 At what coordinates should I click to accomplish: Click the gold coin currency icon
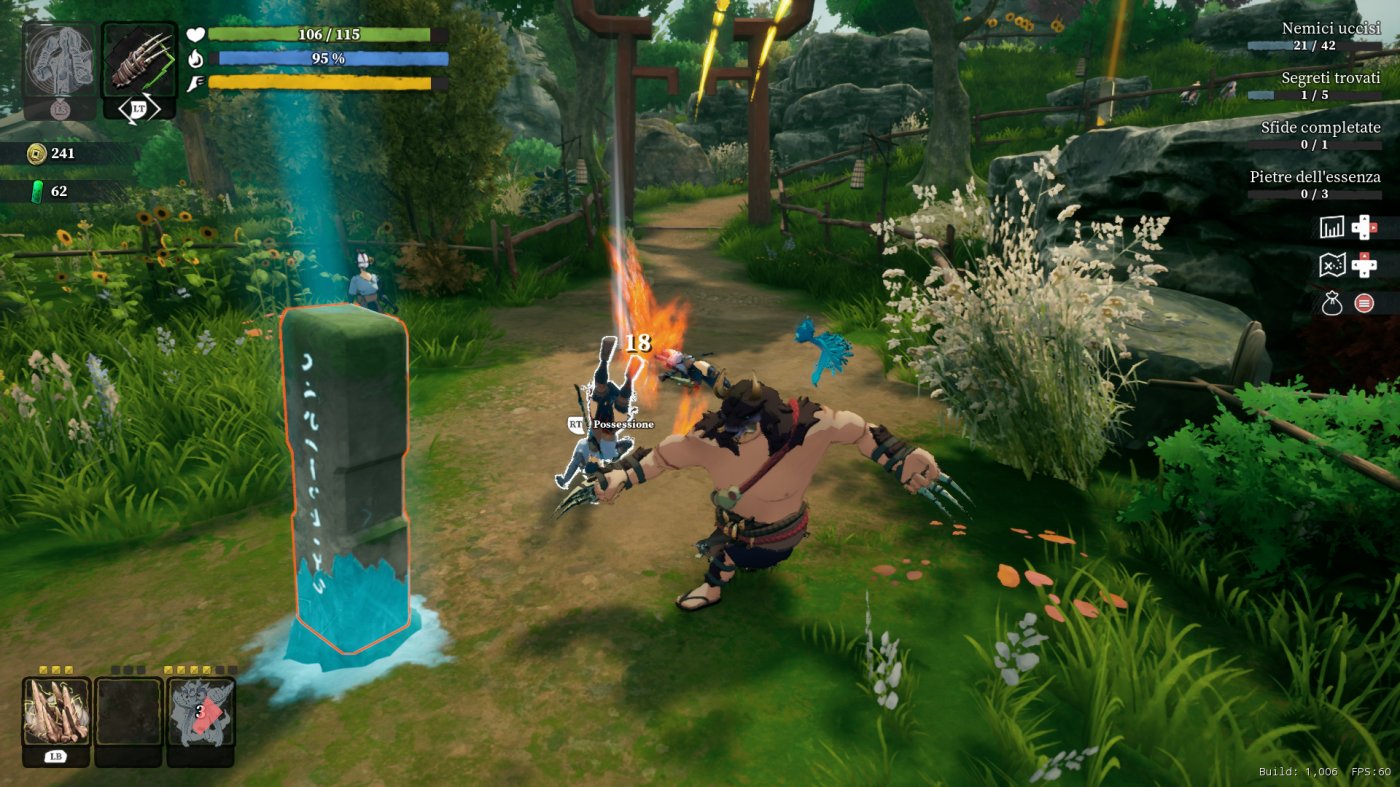coord(38,152)
